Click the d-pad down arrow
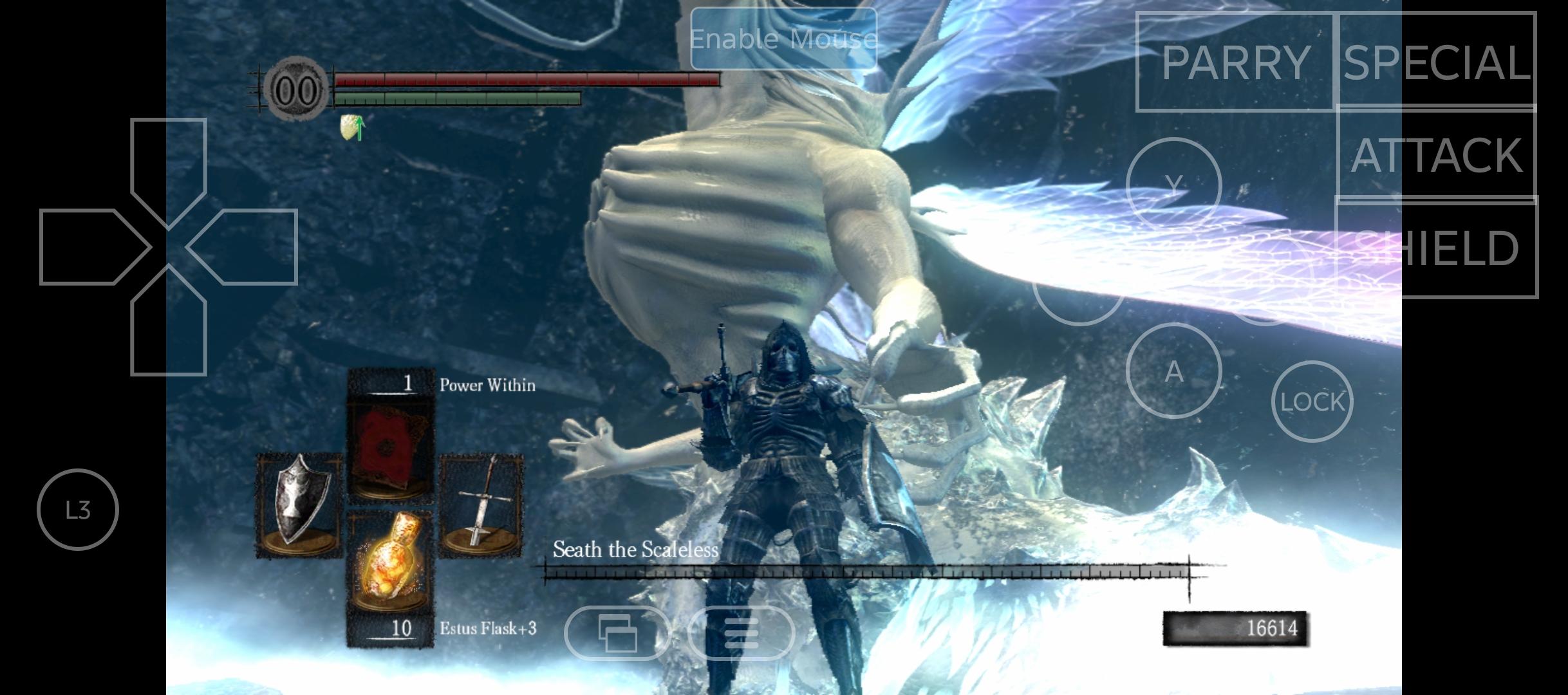The image size is (1568, 695). point(169,328)
